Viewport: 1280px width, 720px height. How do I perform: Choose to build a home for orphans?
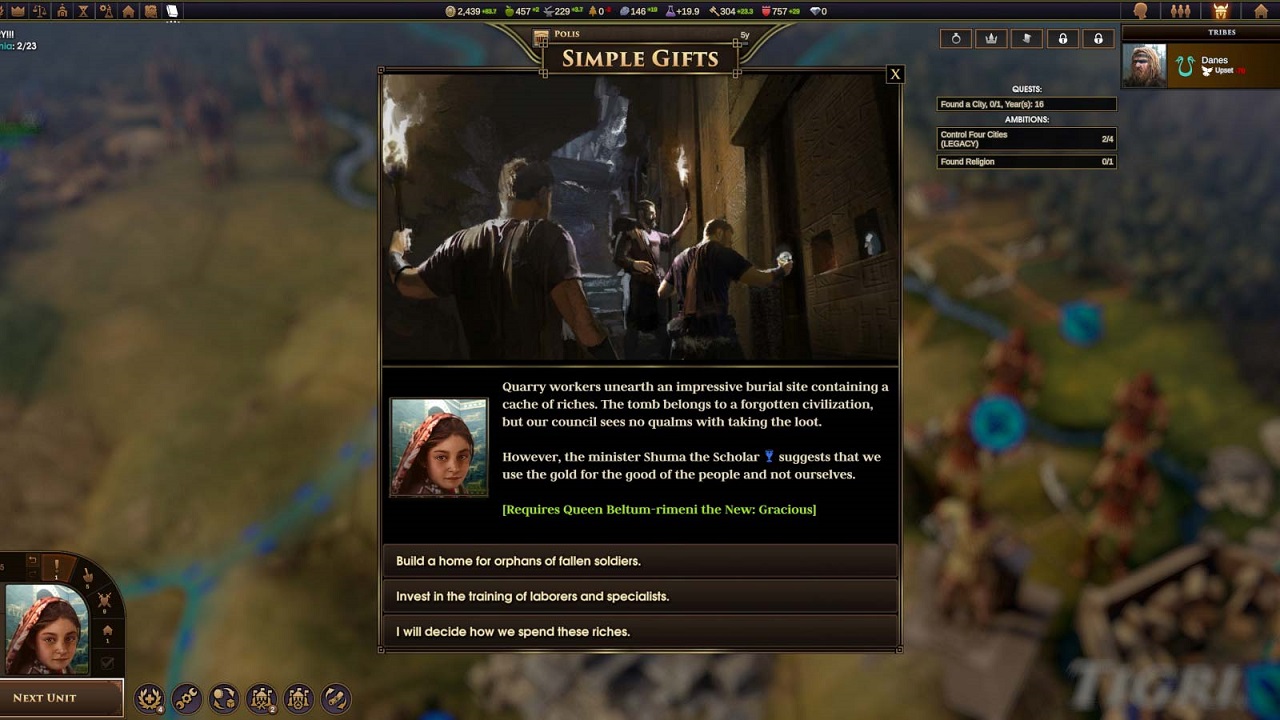click(640, 561)
